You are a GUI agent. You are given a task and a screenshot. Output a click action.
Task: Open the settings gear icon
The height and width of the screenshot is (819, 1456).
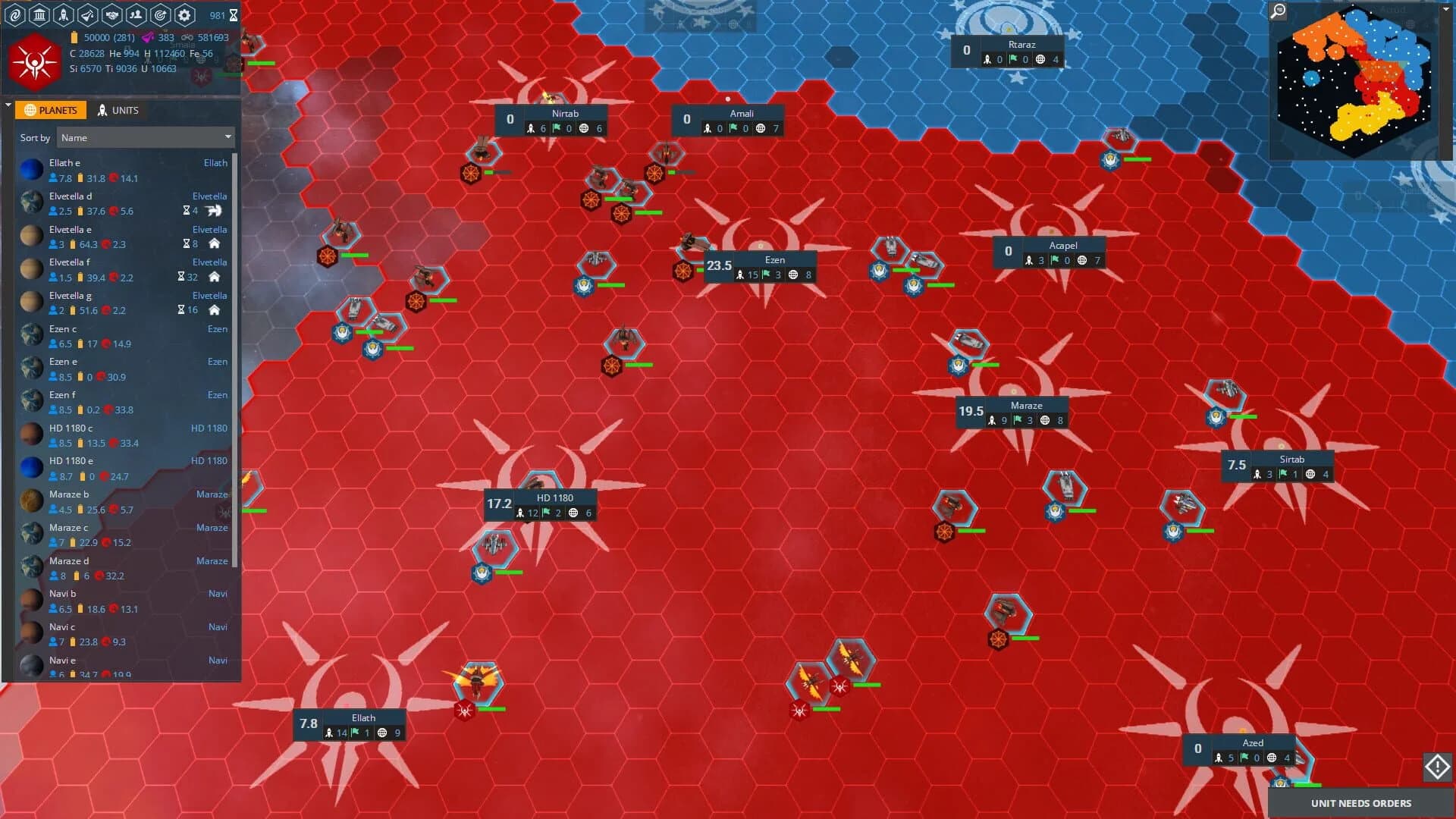[184, 14]
